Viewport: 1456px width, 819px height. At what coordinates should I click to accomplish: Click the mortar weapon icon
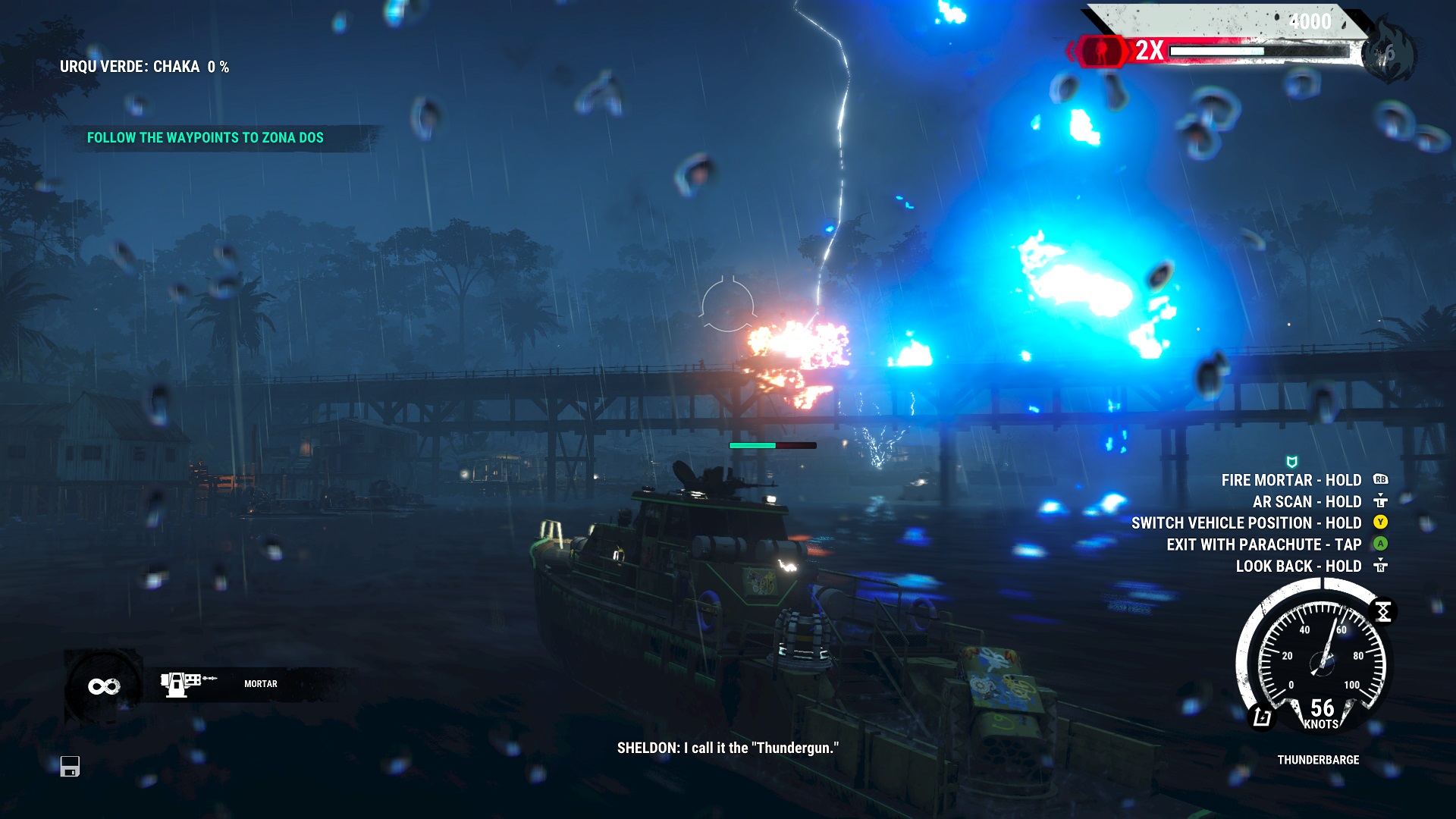(182, 683)
